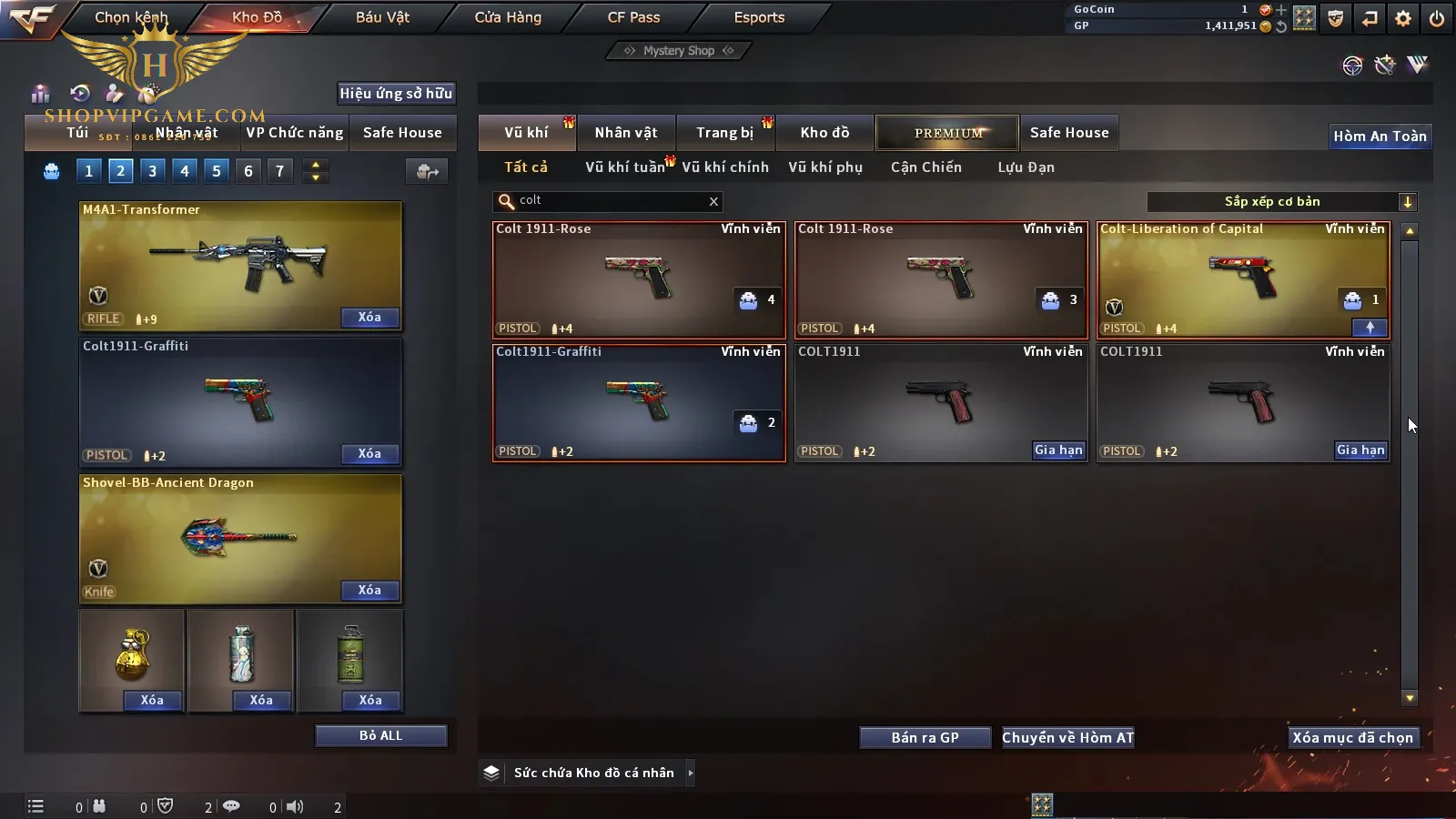Image resolution: width=1456 pixels, height=819 pixels.
Task: Select the PREMIUM tab
Action: [947, 133]
